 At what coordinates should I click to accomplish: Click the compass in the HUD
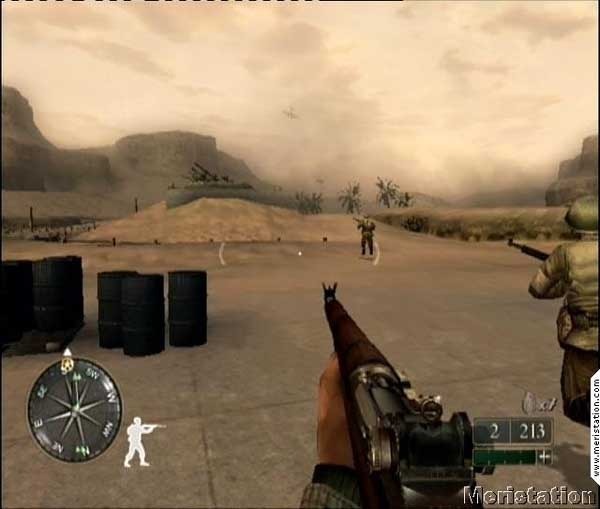[74, 409]
